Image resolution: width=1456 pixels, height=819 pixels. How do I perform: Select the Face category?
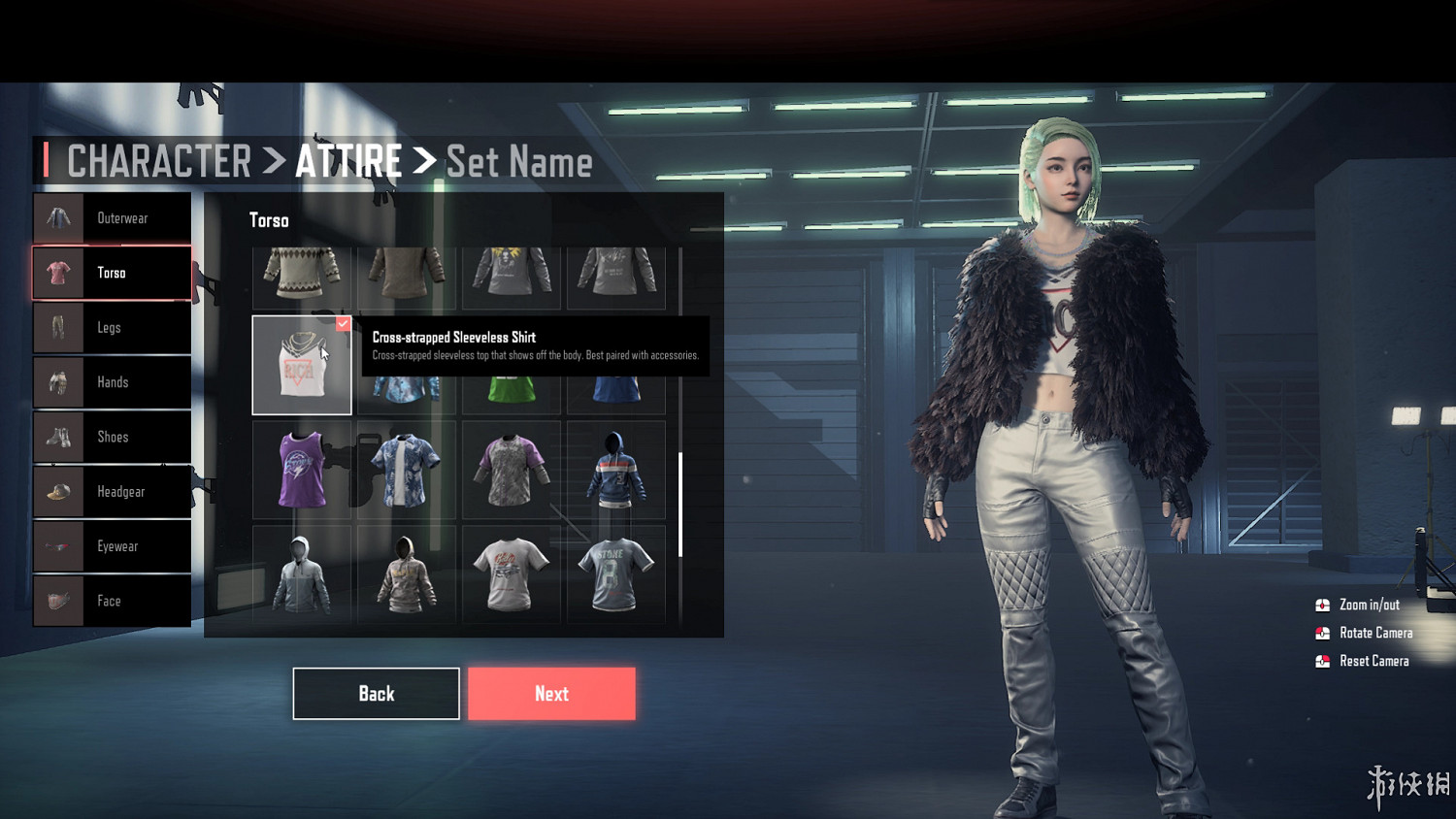pos(112,601)
